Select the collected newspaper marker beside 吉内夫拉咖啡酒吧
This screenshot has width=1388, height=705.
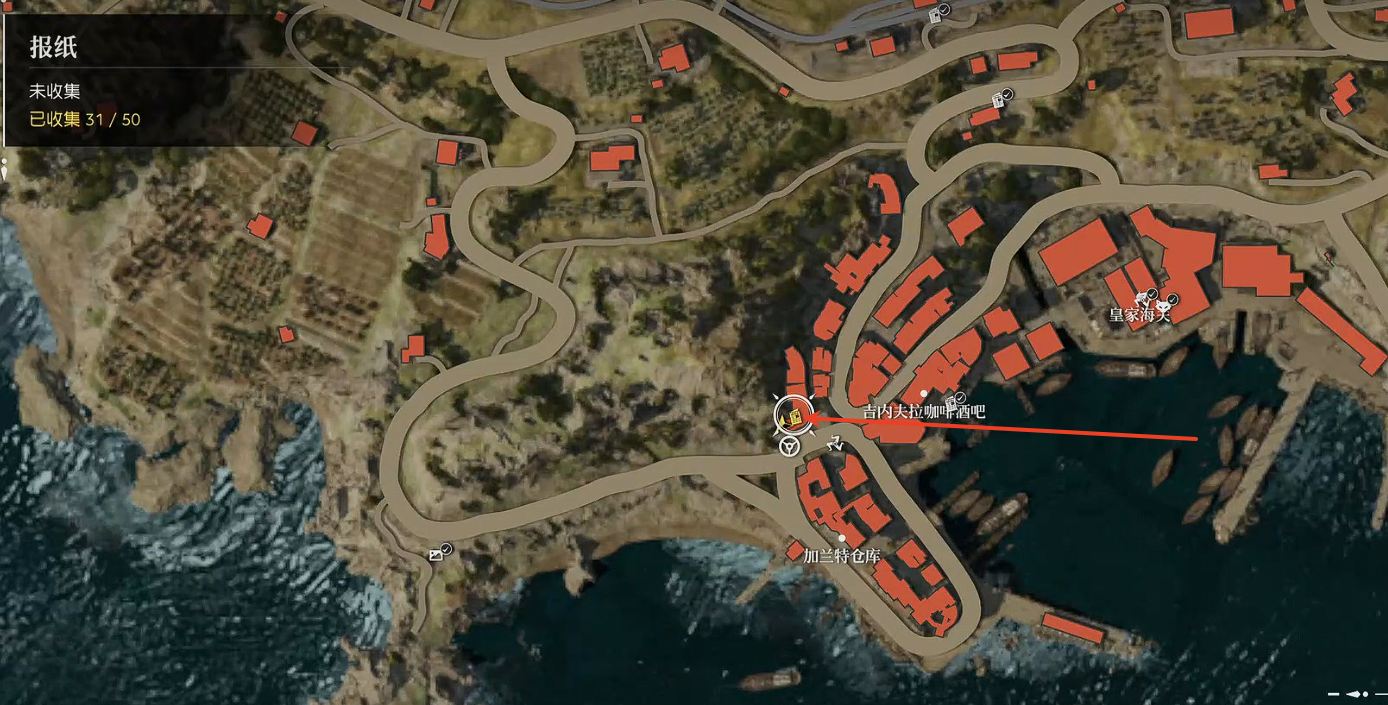953,401
